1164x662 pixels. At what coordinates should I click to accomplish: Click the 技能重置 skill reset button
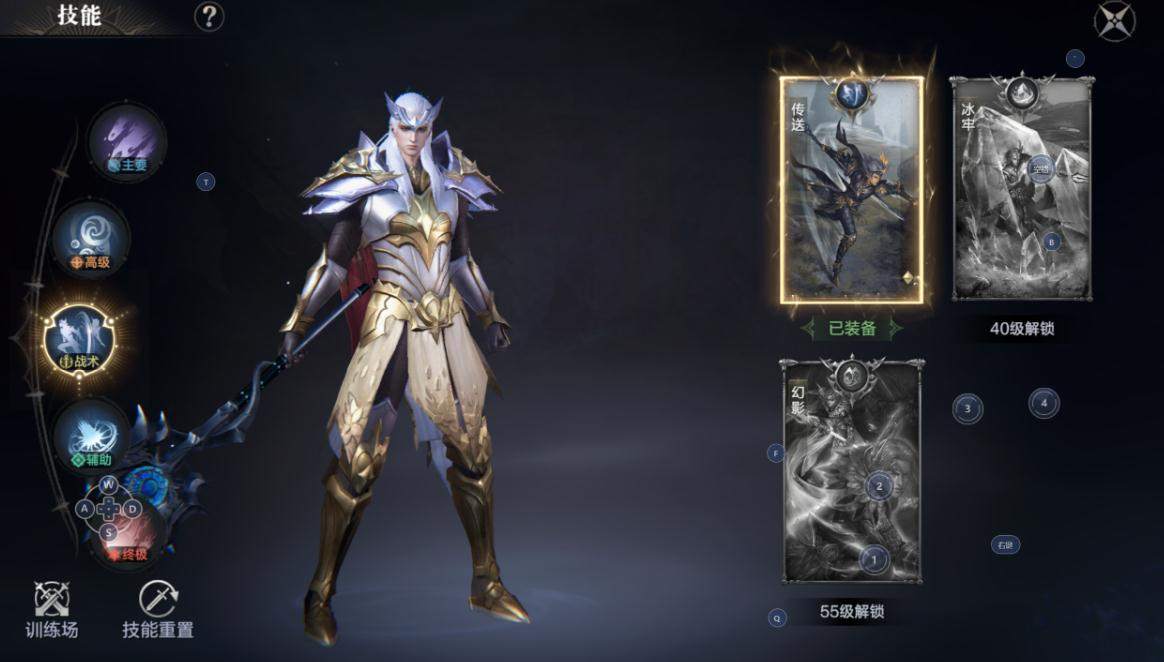pyautogui.click(x=158, y=608)
